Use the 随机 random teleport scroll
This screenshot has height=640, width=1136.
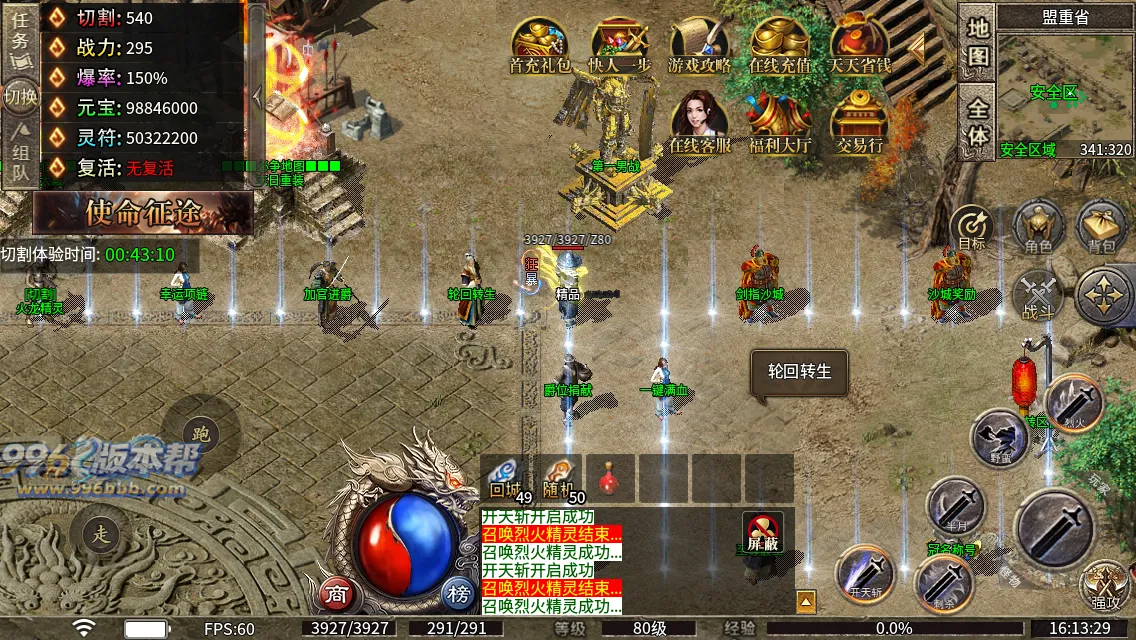pyautogui.click(x=560, y=477)
